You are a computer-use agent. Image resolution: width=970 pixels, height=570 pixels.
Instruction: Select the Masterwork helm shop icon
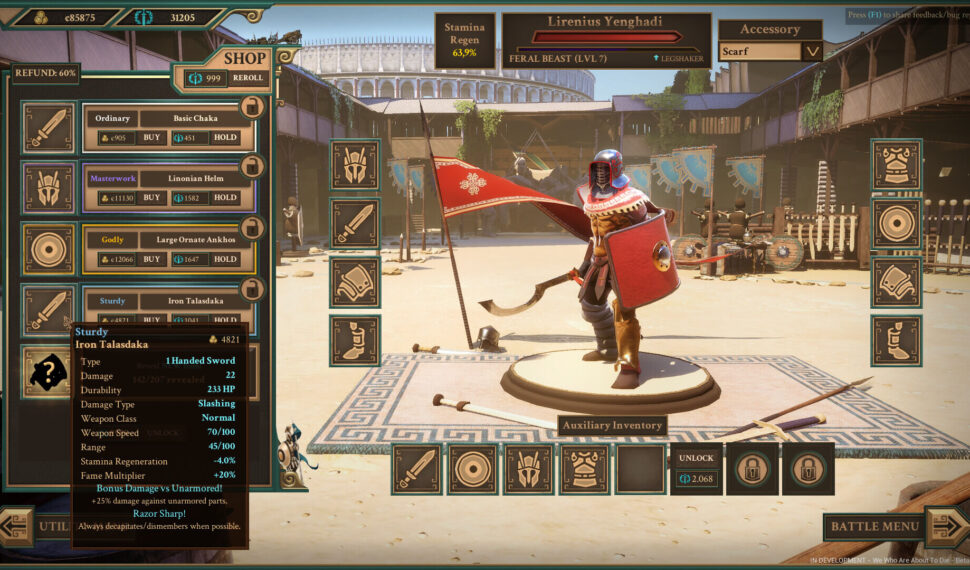48,188
